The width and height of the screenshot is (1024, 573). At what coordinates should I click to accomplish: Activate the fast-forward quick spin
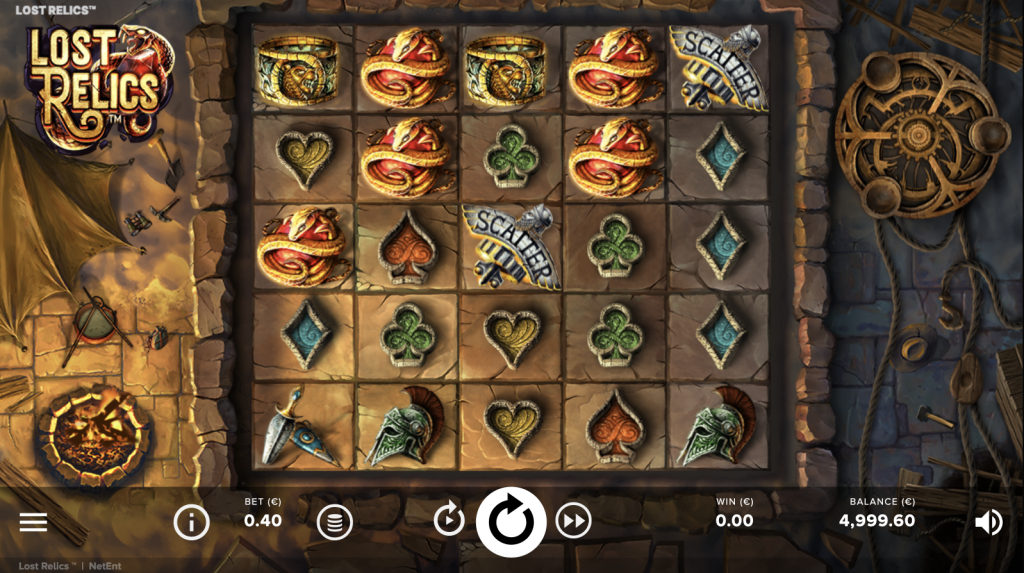pos(573,520)
